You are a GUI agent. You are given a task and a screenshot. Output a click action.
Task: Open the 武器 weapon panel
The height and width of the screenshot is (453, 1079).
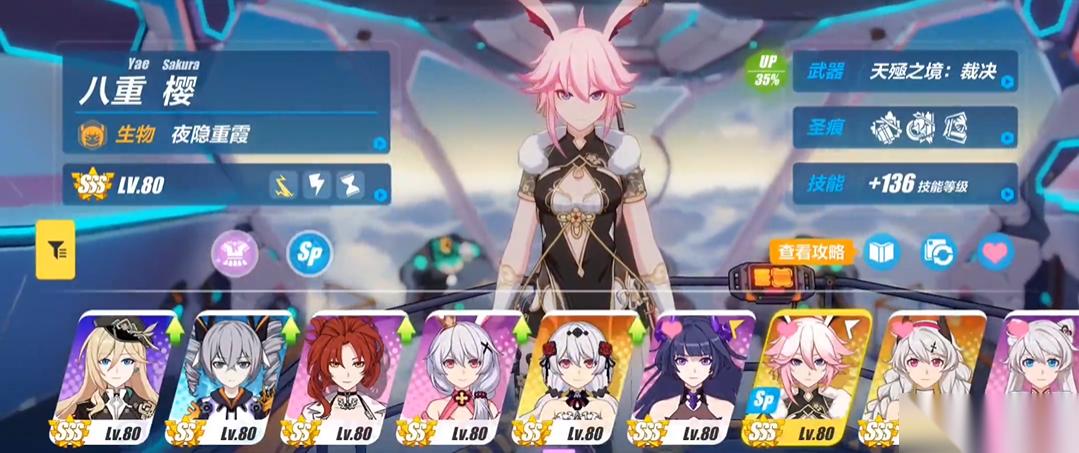pyautogui.click(x=904, y=72)
